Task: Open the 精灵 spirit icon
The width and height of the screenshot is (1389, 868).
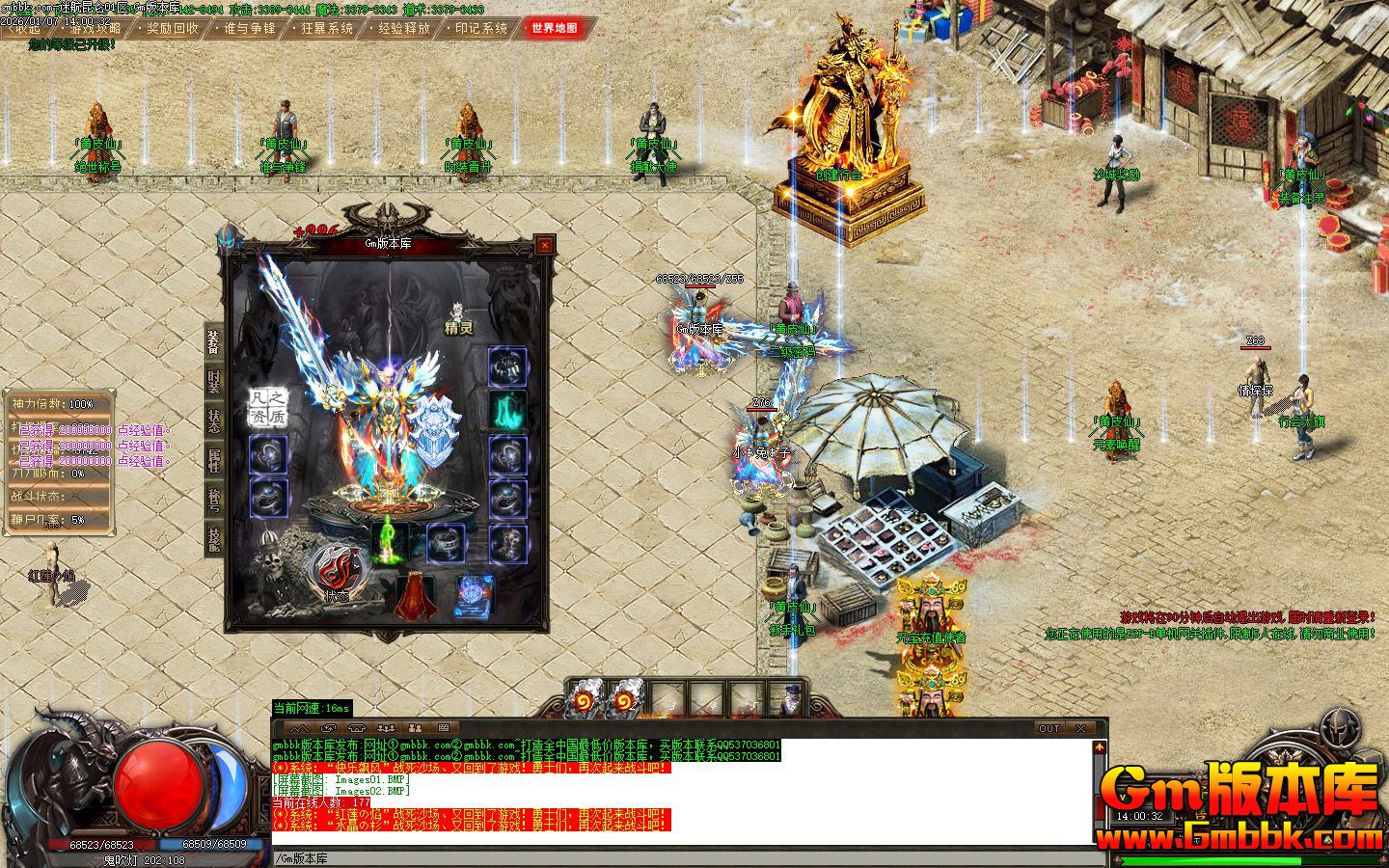Action: [458, 316]
